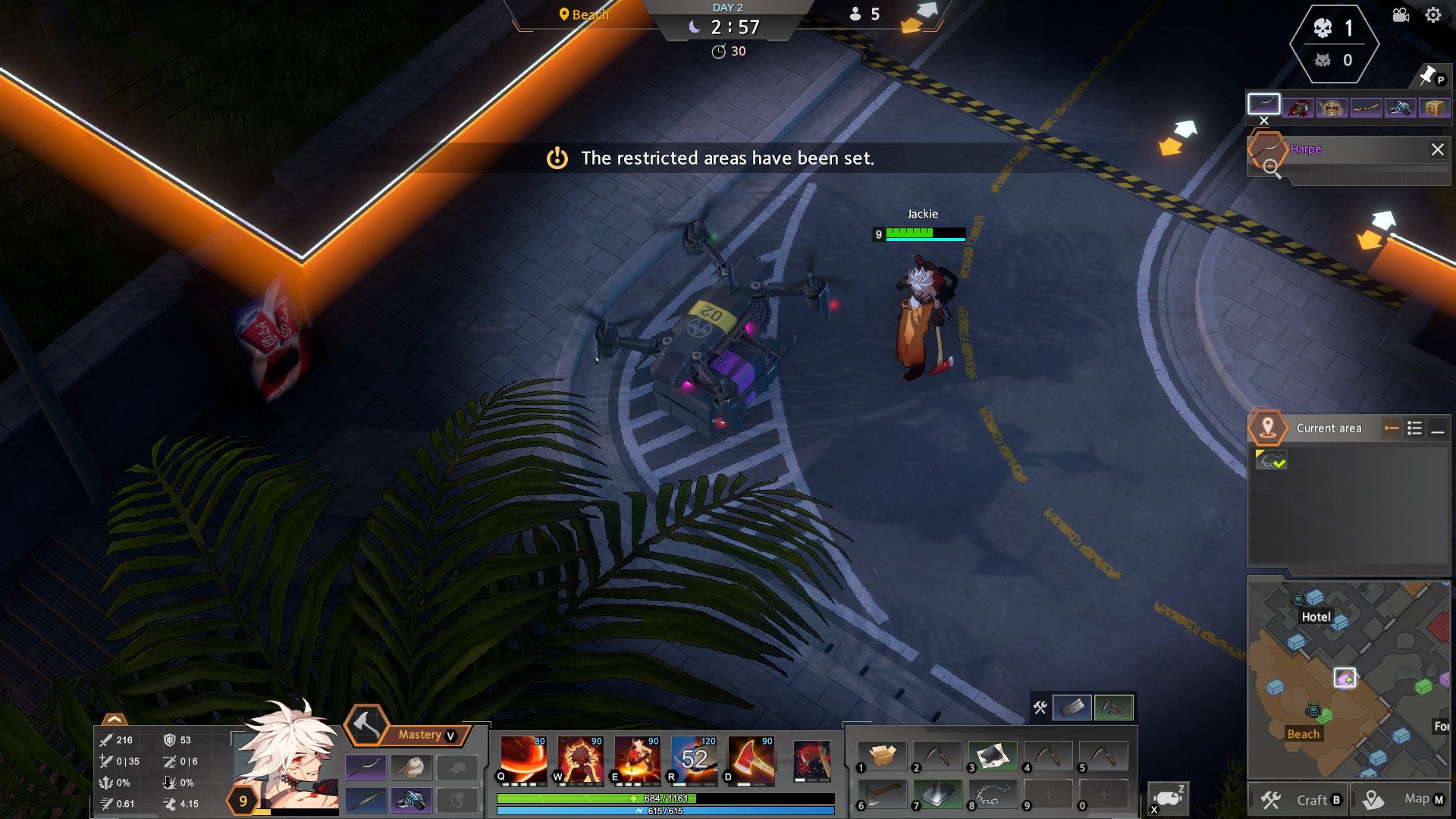The height and width of the screenshot is (819, 1456).
Task: Switch Current area panel to list view
Action: point(1414,428)
